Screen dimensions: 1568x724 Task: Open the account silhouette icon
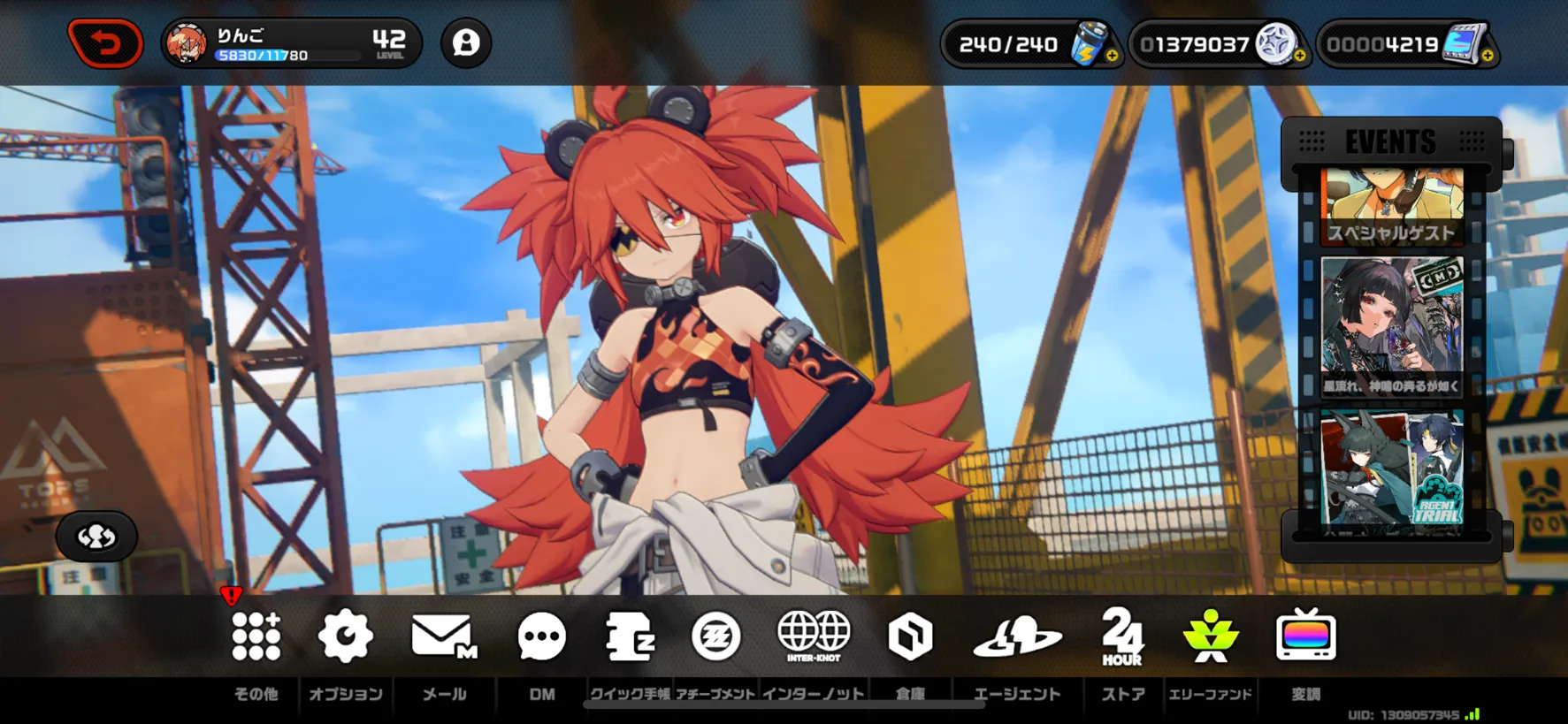click(x=466, y=42)
